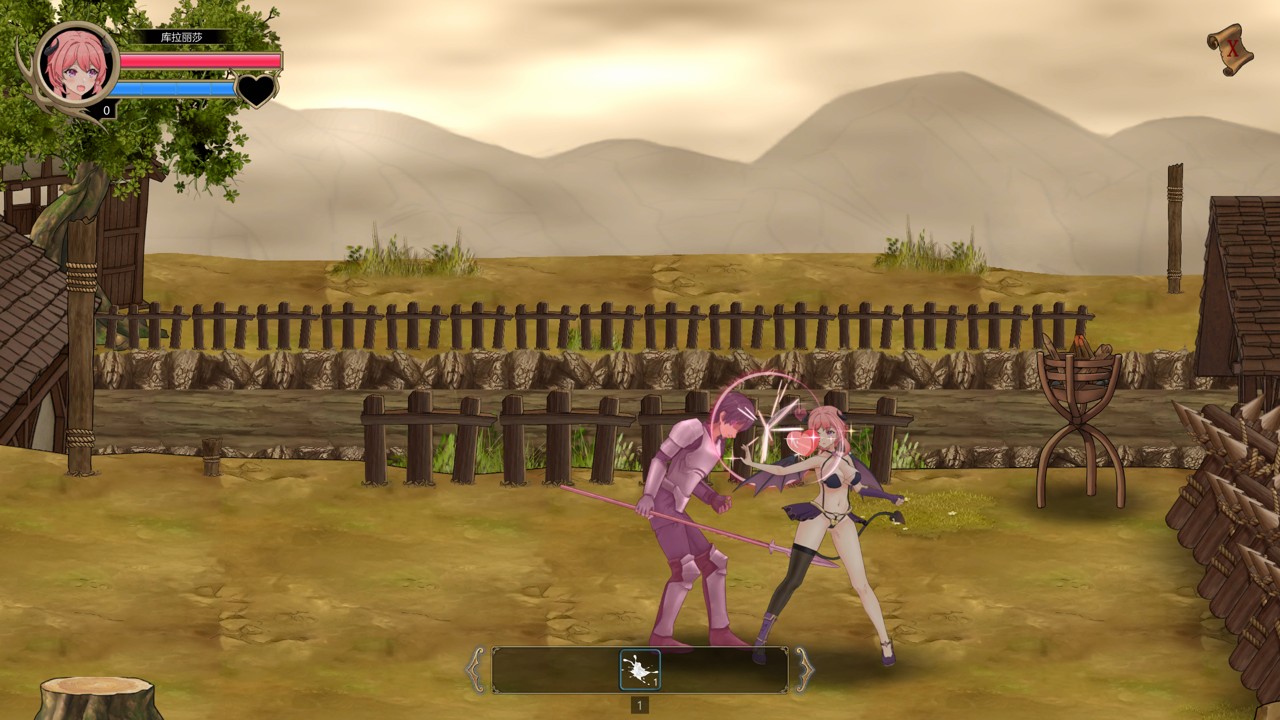Click the black heart gauge icon

(256, 90)
